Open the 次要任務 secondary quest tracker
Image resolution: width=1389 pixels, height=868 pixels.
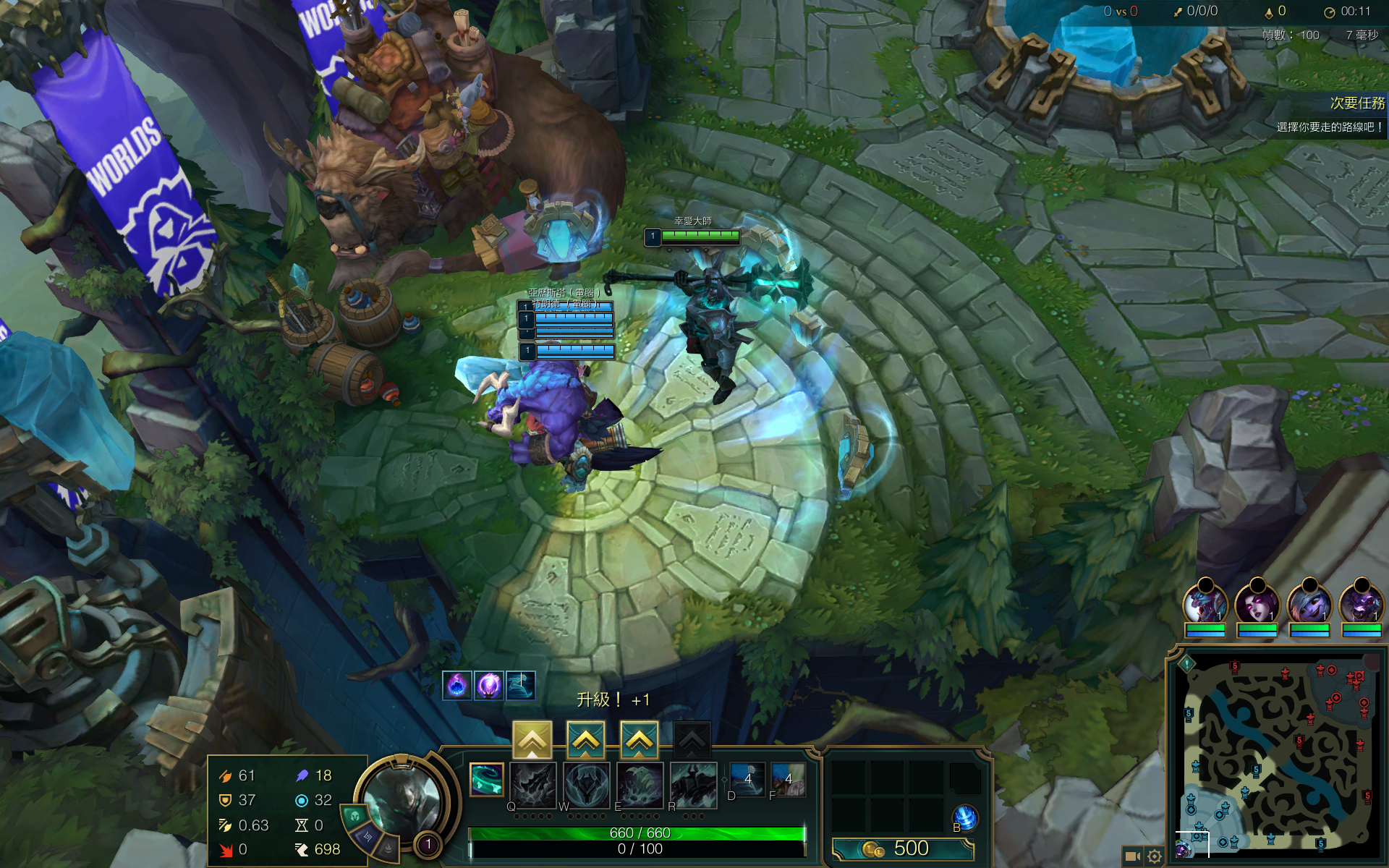pyautogui.click(x=1356, y=103)
